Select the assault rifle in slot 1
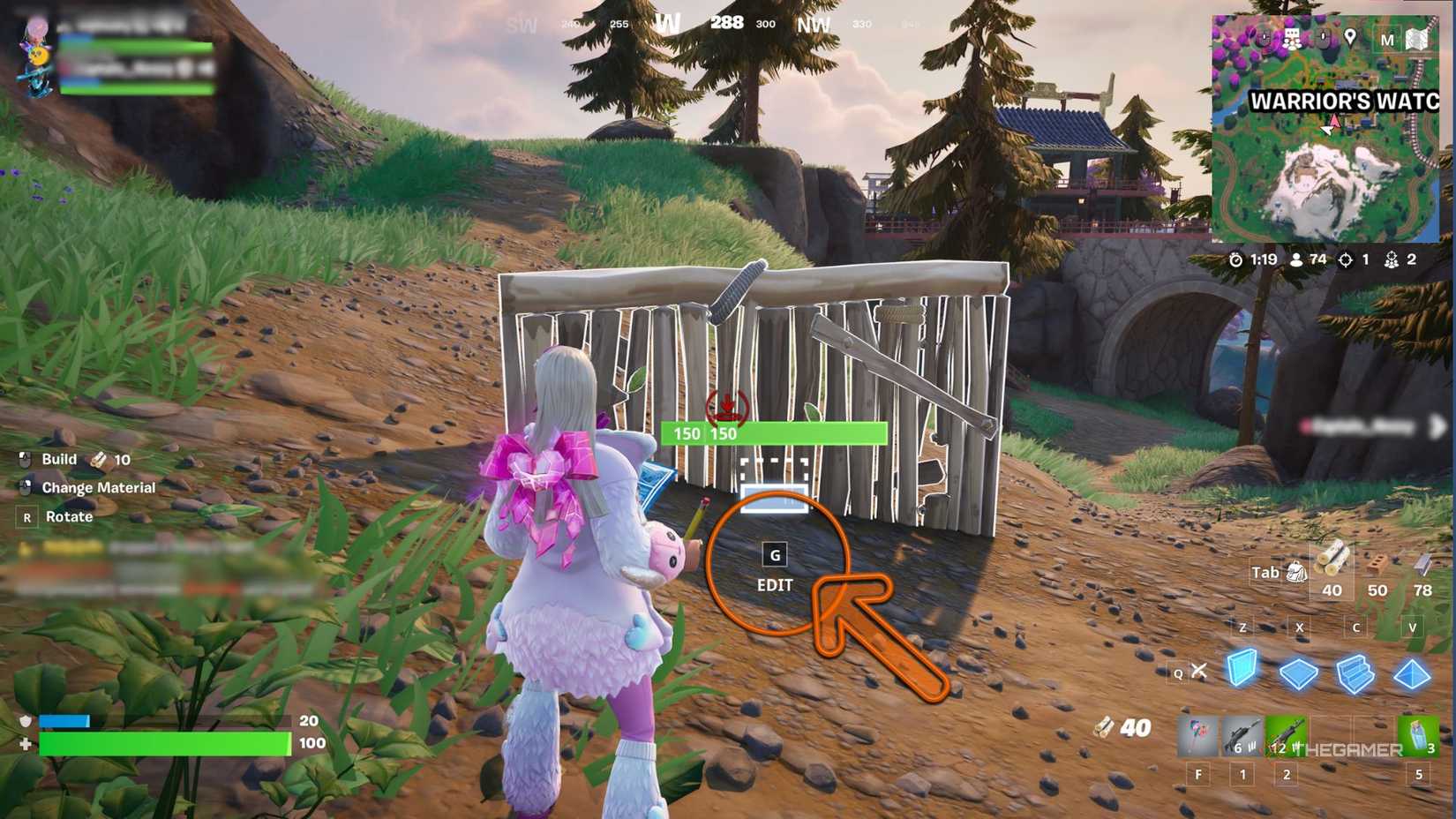 pyautogui.click(x=1242, y=734)
